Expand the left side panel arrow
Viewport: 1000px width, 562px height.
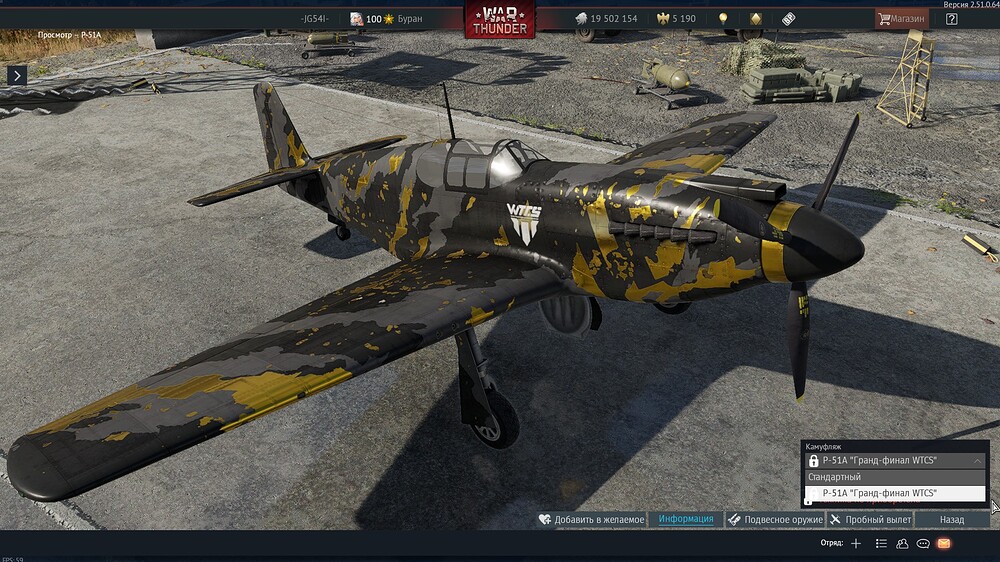pyautogui.click(x=16, y=75)
